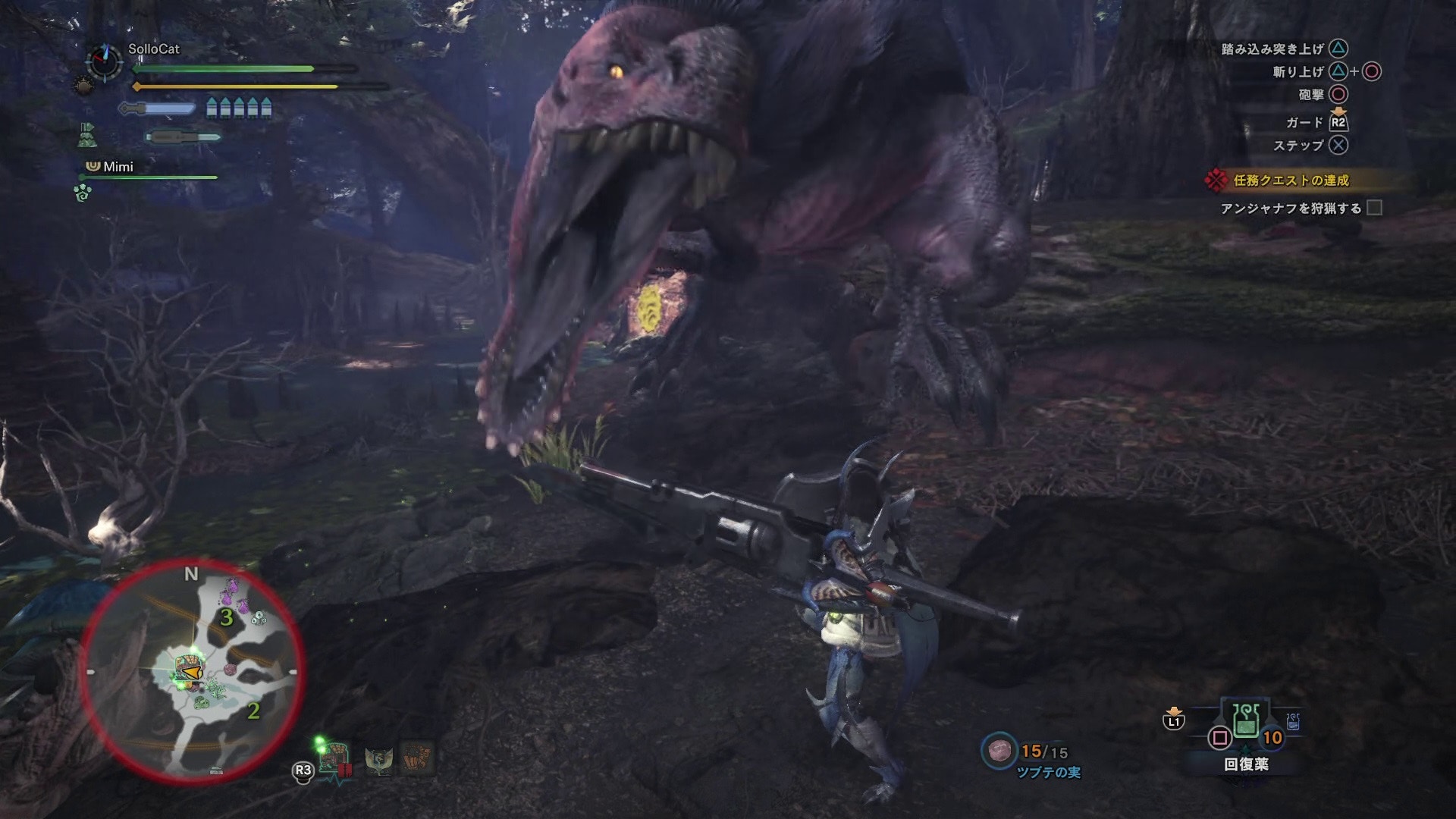
Task: Tick the アンジャナフを狩猟する objective checkbox
Action: point(1374,208)
